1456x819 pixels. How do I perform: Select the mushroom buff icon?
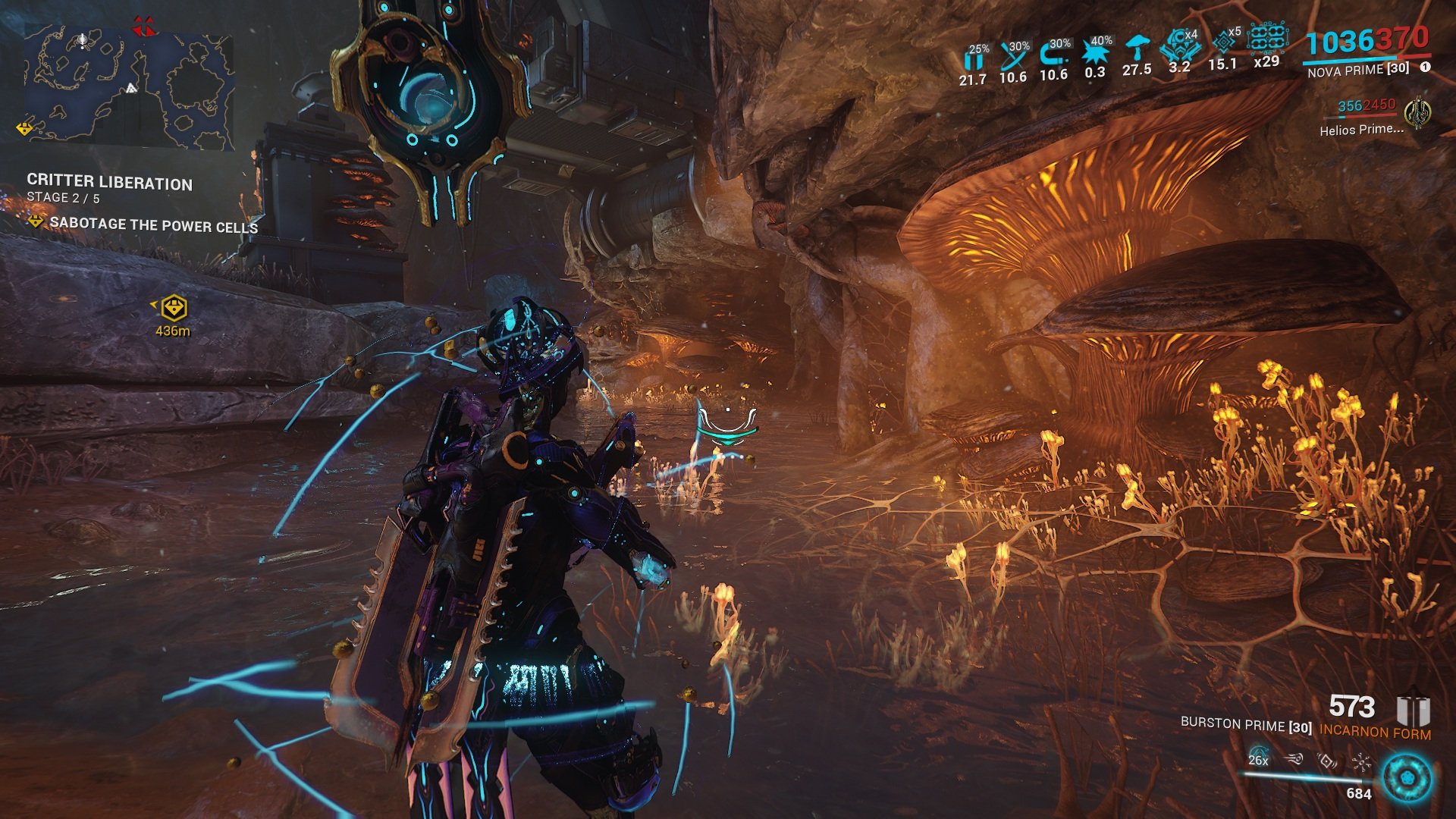1136,49
